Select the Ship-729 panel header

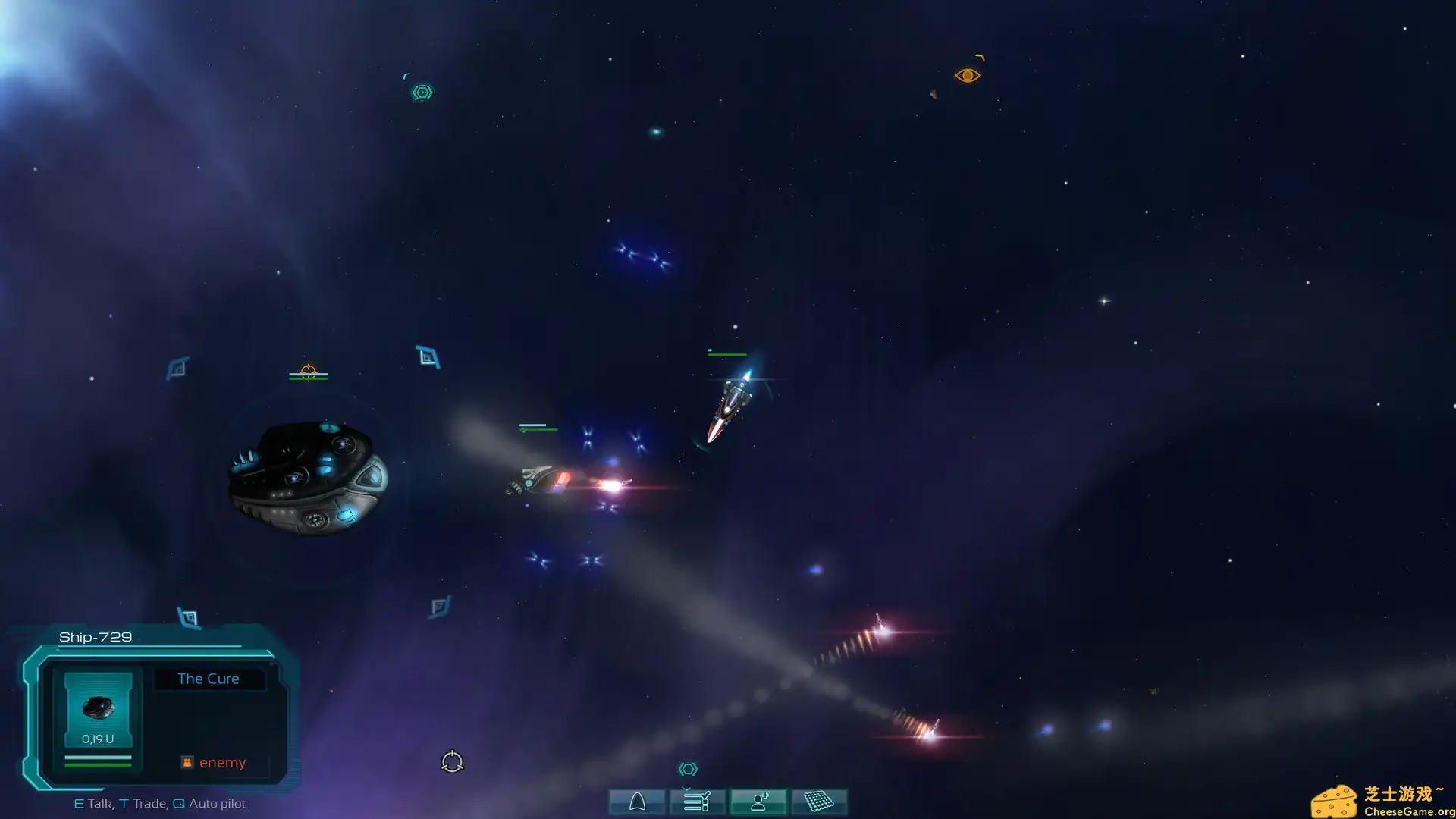[95, 637]
